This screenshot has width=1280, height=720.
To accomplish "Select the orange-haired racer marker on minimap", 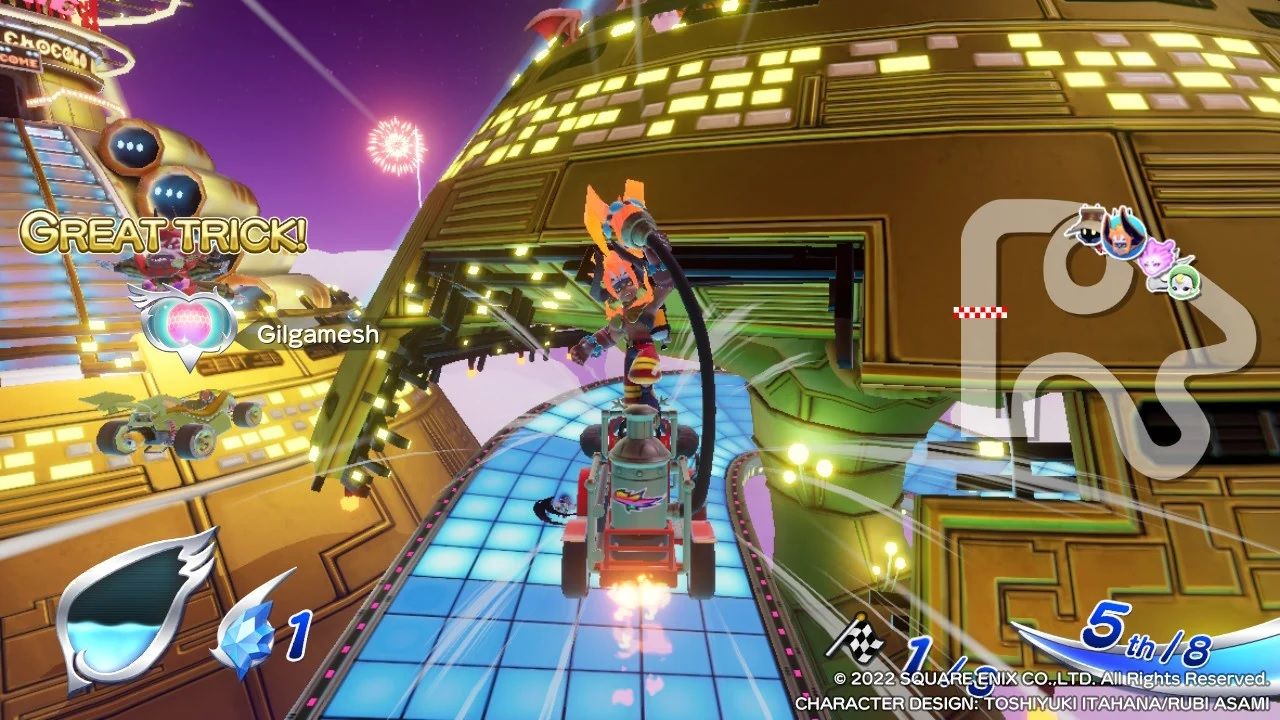I will pos(1123,235).
